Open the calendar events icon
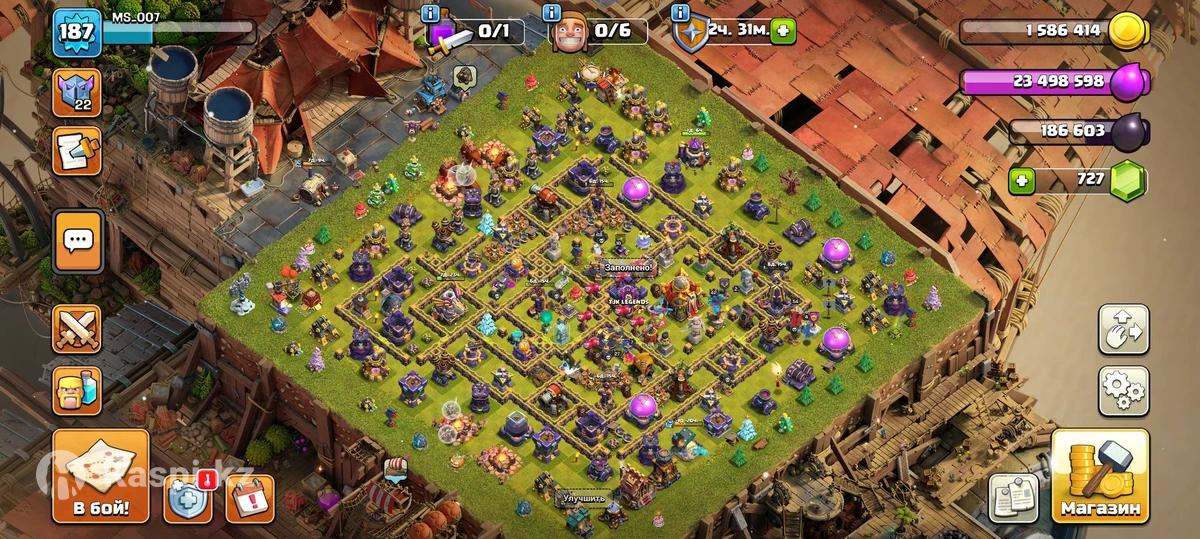 250,497
